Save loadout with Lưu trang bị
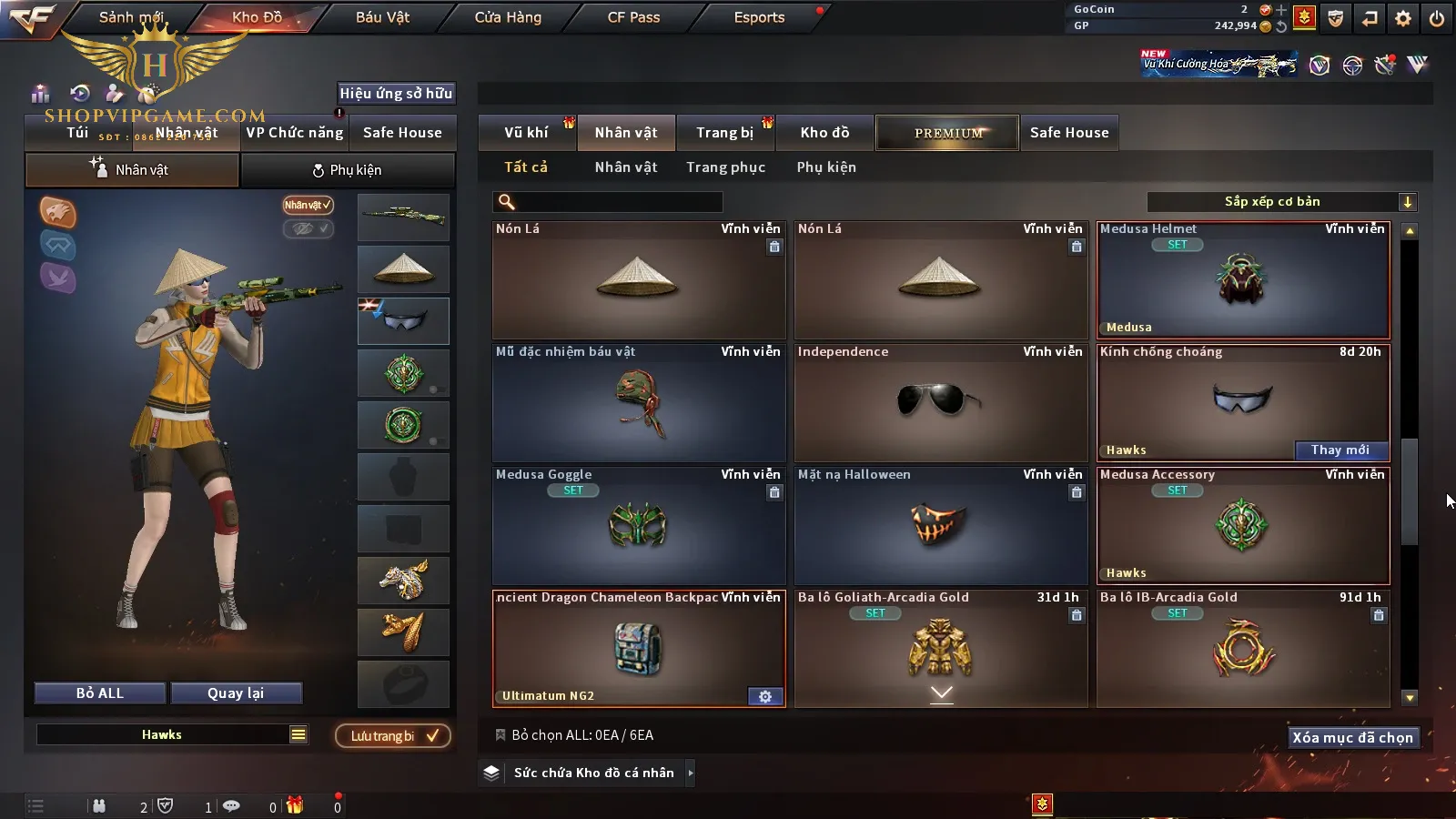 (x=393, y=736)
